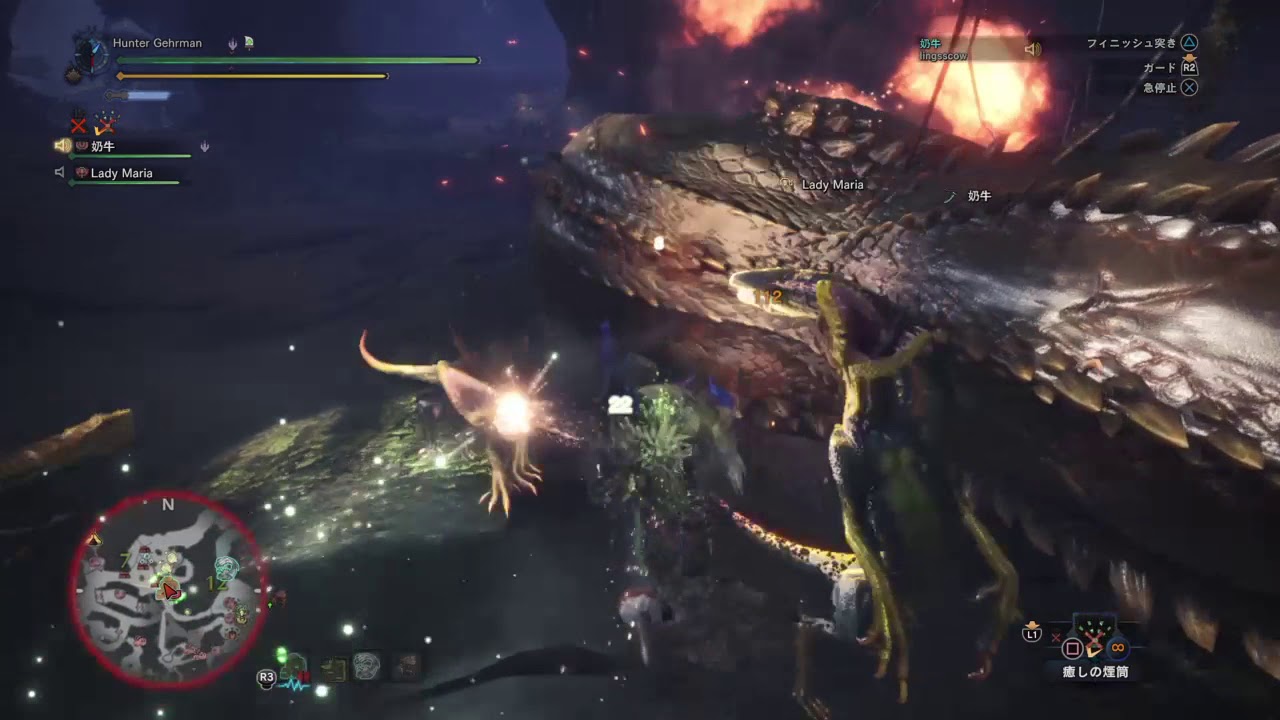Image resolution: width=1280 pixels, height=720 pixels.
Task: Click the teal monster icon on the minimap
Action: (227, 568)
